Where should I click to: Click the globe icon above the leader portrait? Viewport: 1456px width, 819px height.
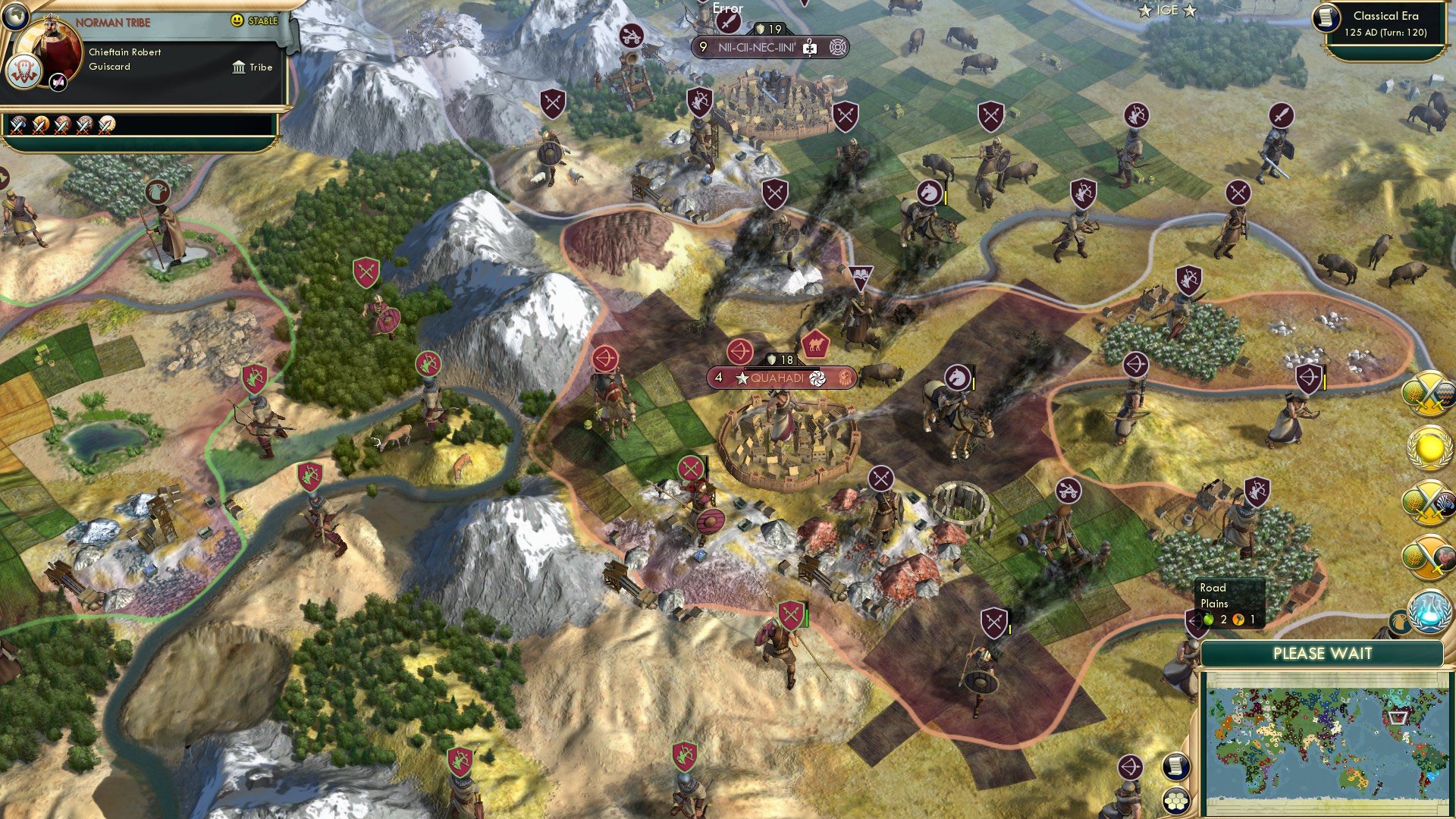pos(15,19)
